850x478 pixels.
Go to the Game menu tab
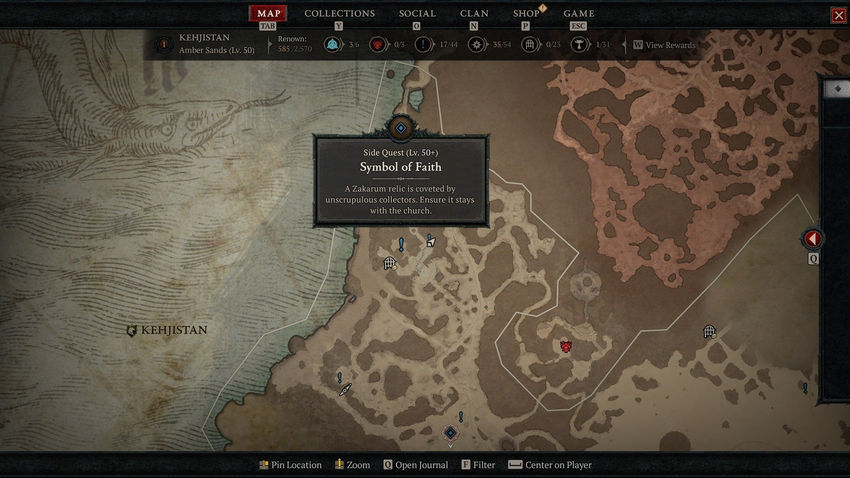click(579, 14)
